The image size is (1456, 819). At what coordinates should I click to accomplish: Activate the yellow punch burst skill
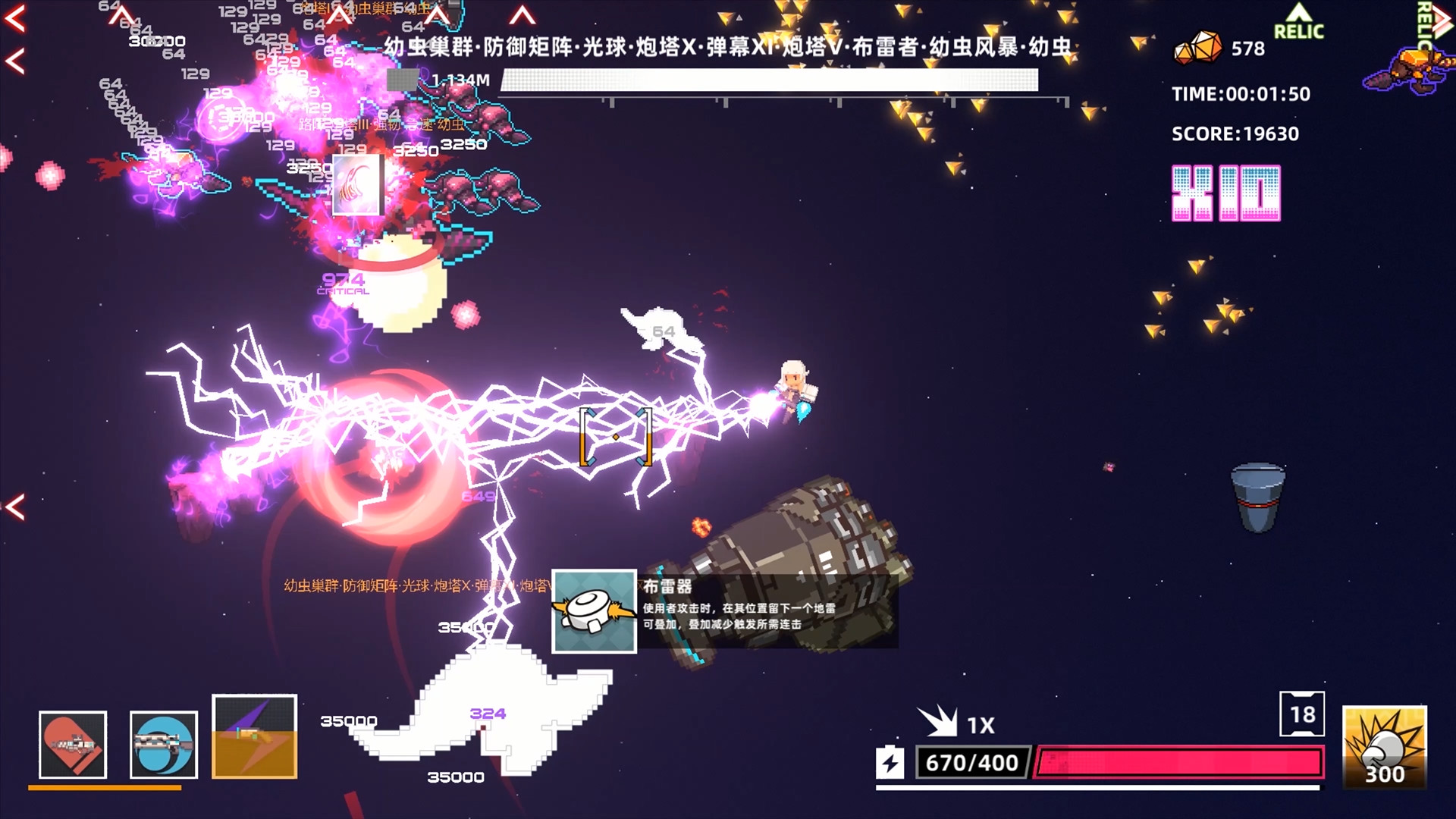pyautogui.click(x=1385, y=747)
